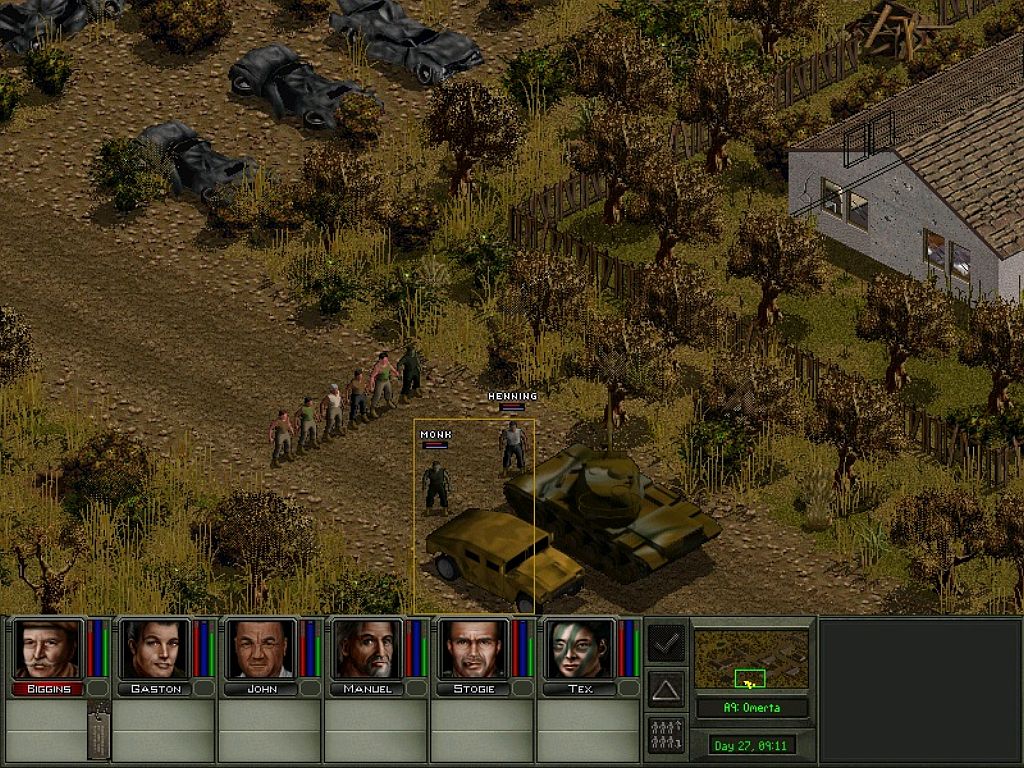
Task: Select the Henning unit with name tag
Action: [513, 448]
